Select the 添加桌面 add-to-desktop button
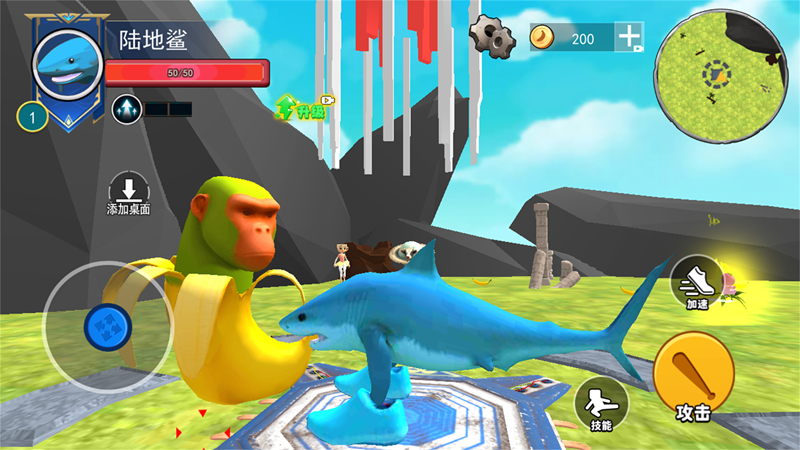The width and height of the screenshot is (800, 450). point(128,193)
